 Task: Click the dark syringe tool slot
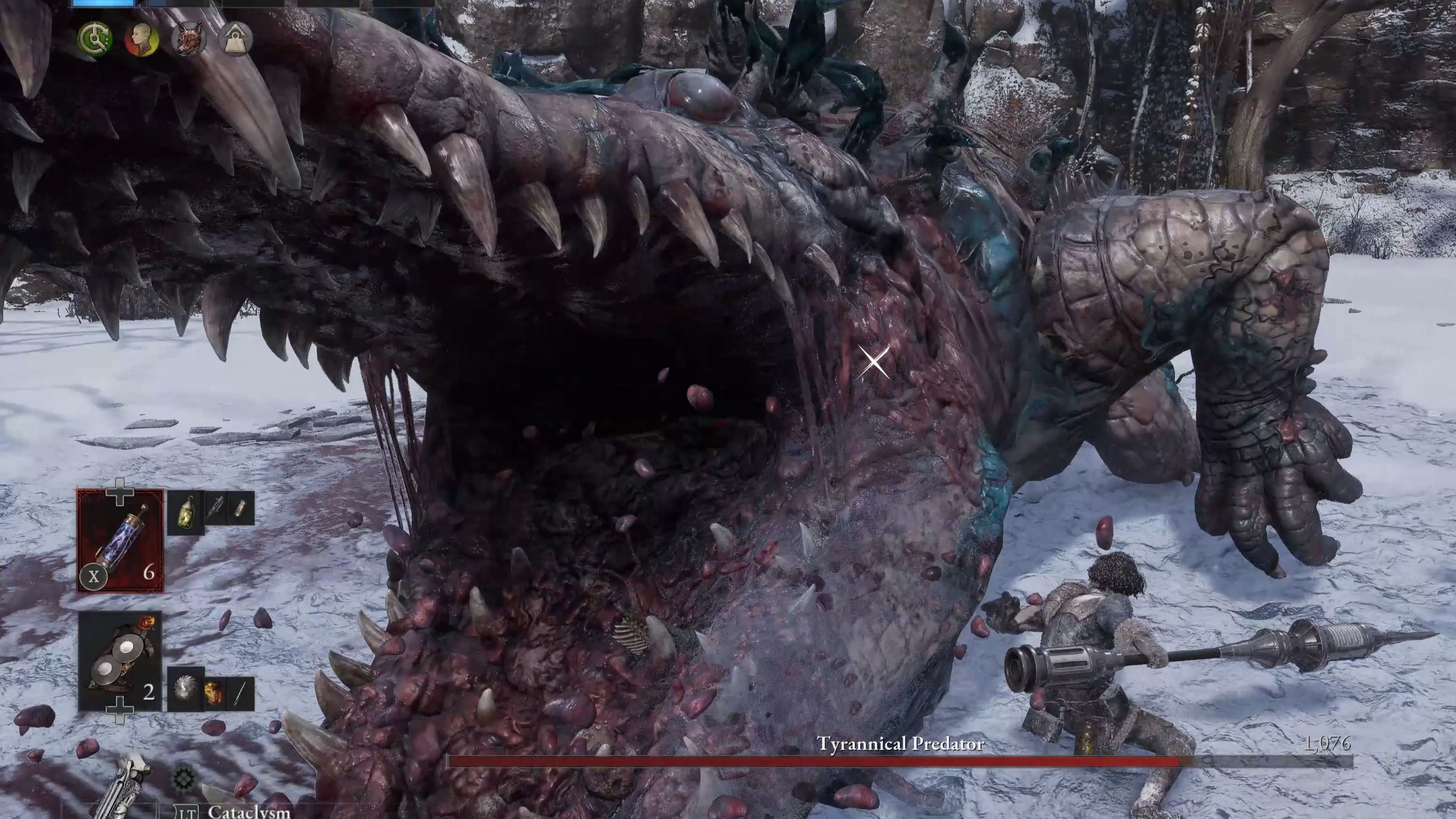(215, 508)
